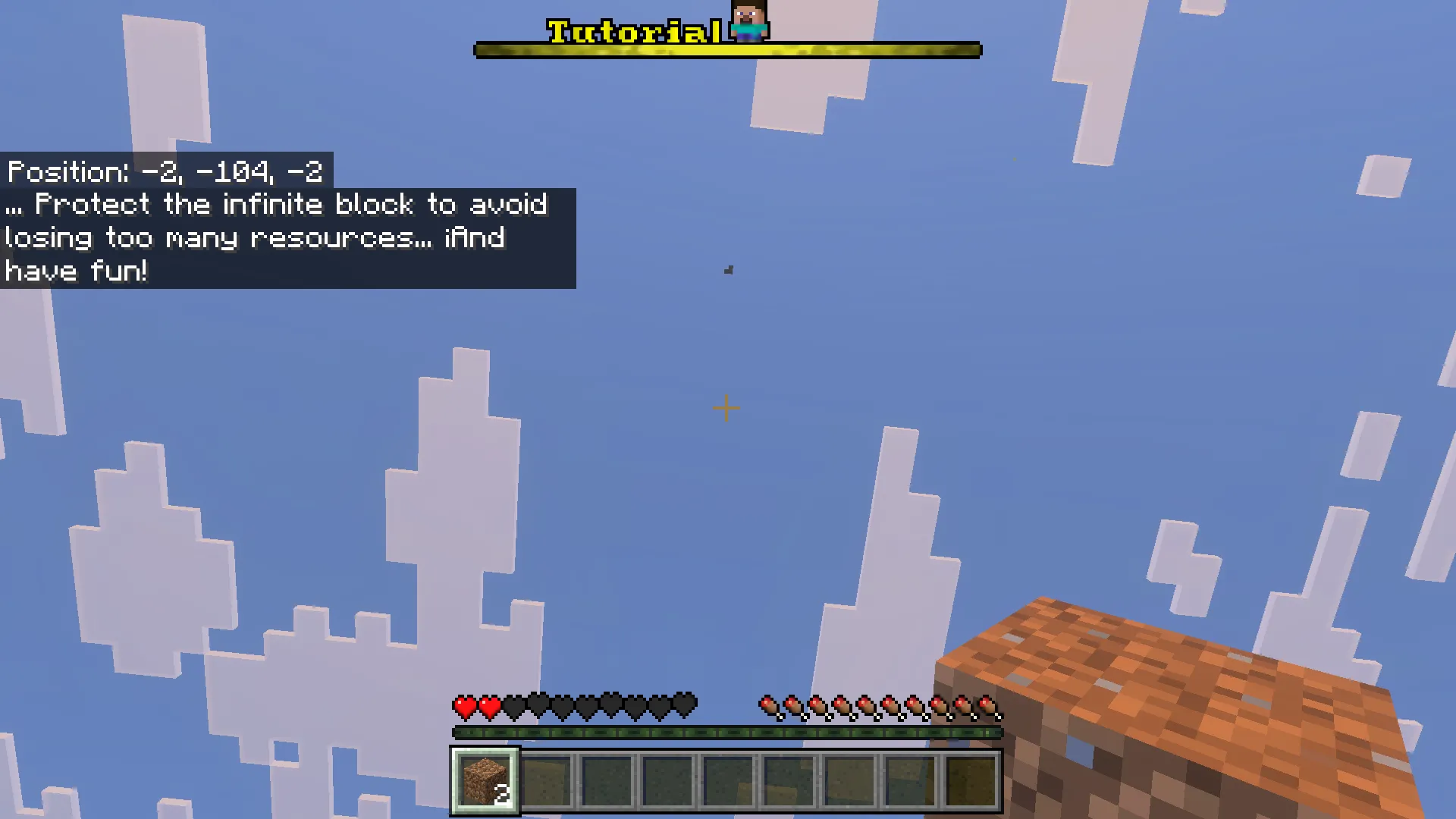Screen dimensions: 1456x819
Task: Select the second hotbar slot
Action: (x=545, y=780)
